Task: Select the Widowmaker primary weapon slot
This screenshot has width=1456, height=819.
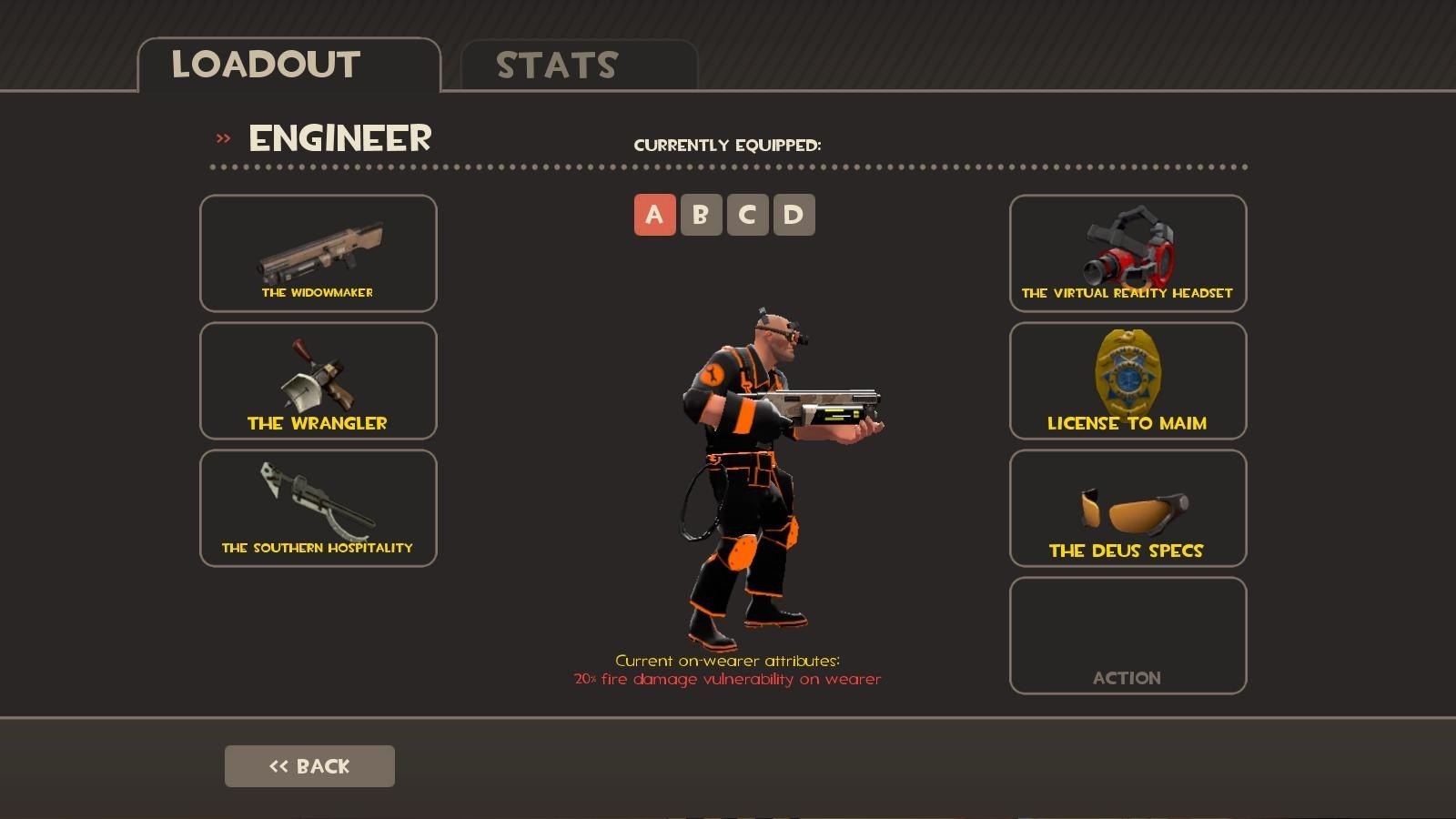Action: point(318,253)
